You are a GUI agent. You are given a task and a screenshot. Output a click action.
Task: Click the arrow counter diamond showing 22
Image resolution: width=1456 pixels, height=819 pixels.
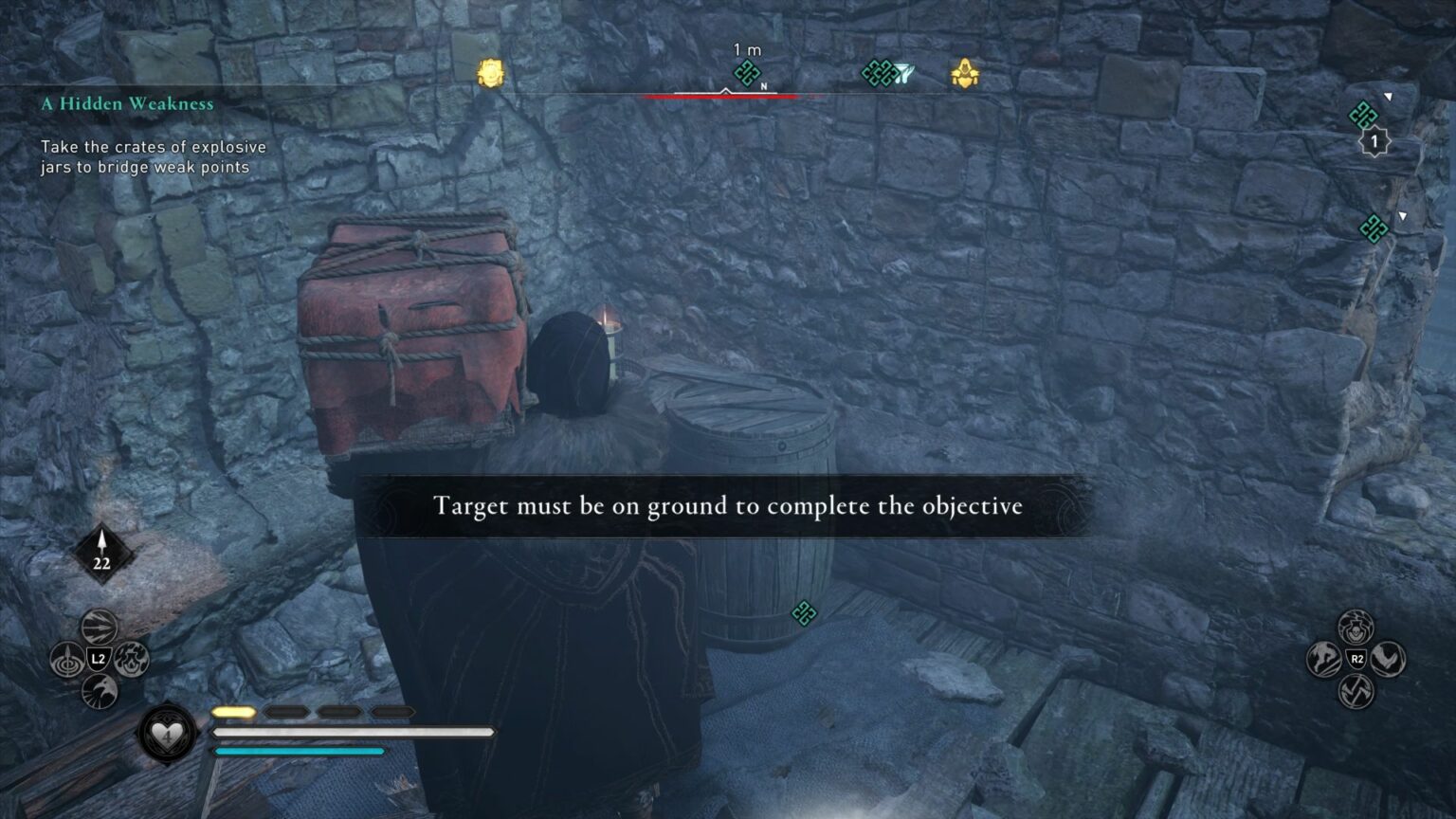(101, 552)
